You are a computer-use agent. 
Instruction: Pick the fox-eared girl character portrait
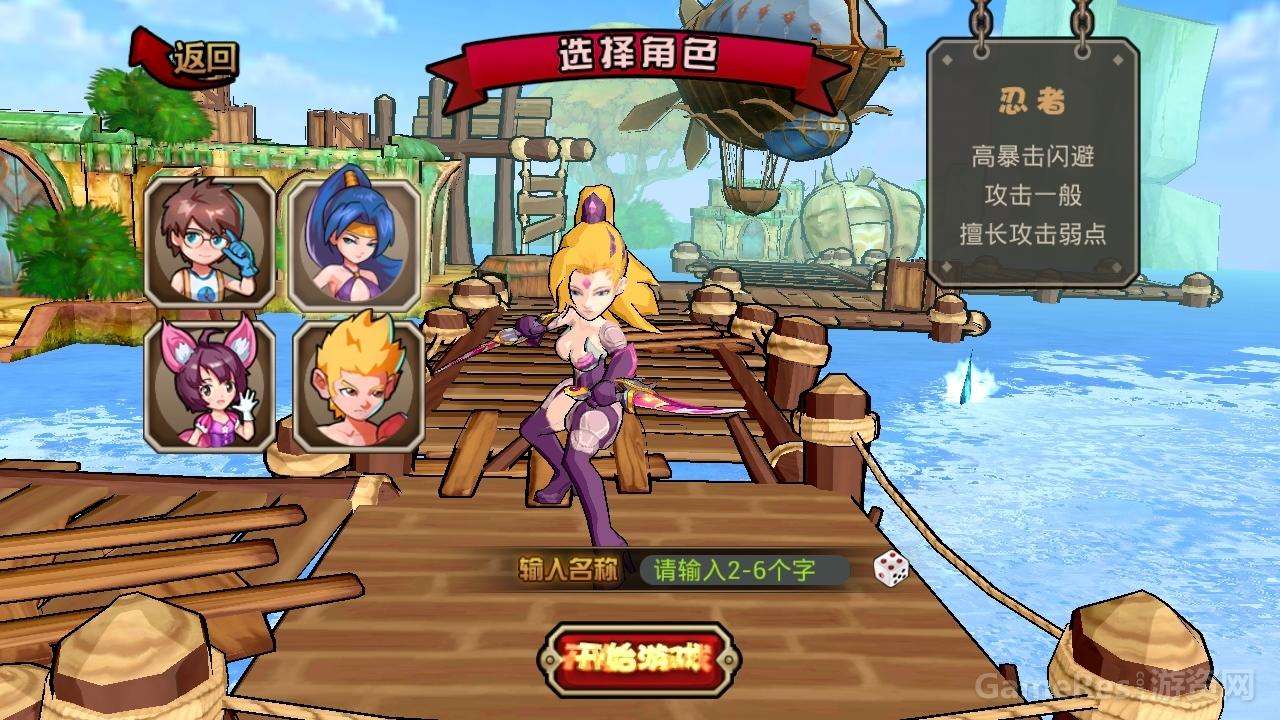[x=210, y=385]
